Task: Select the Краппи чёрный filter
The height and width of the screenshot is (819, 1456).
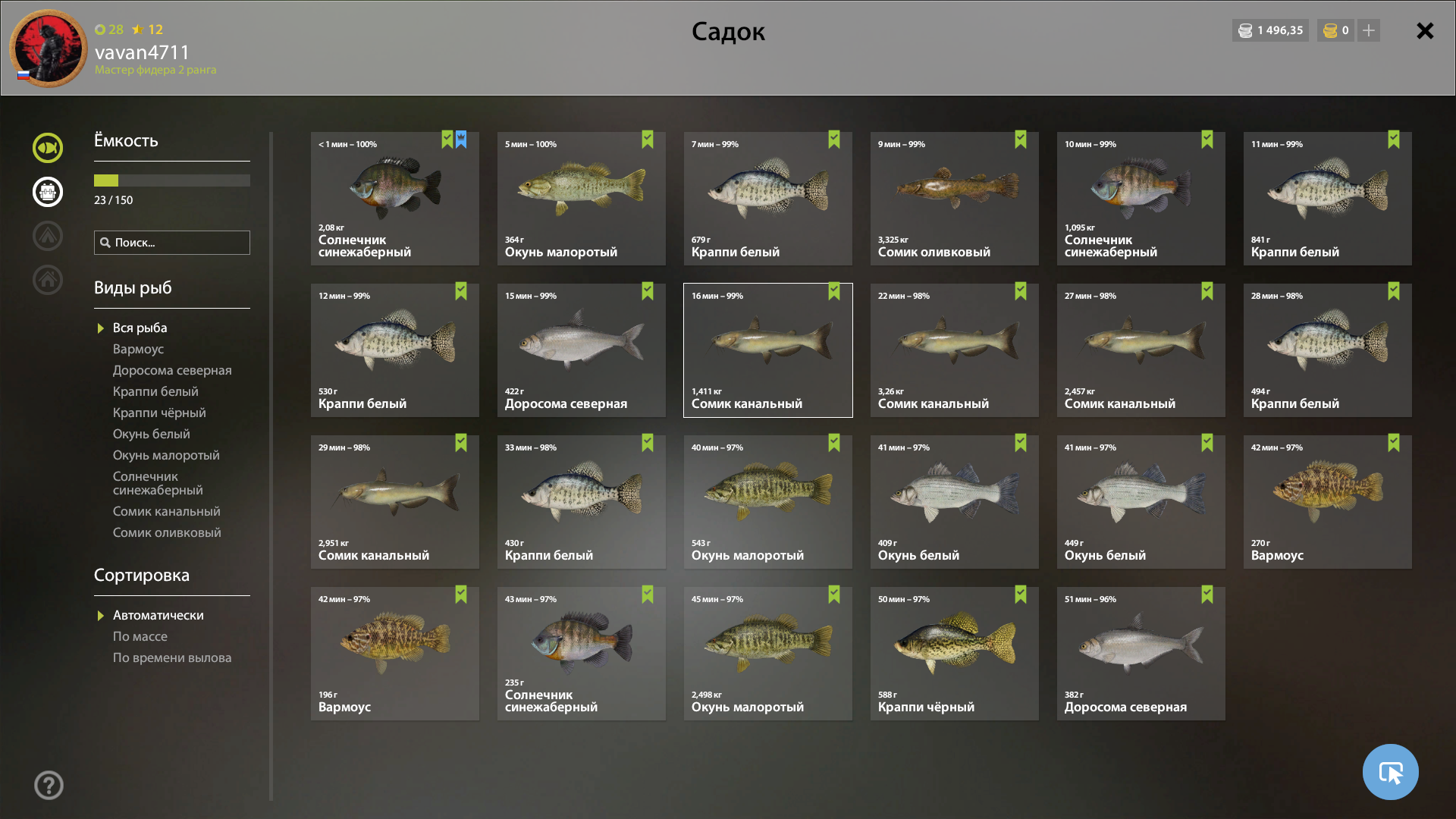Action: click(159, 413)
